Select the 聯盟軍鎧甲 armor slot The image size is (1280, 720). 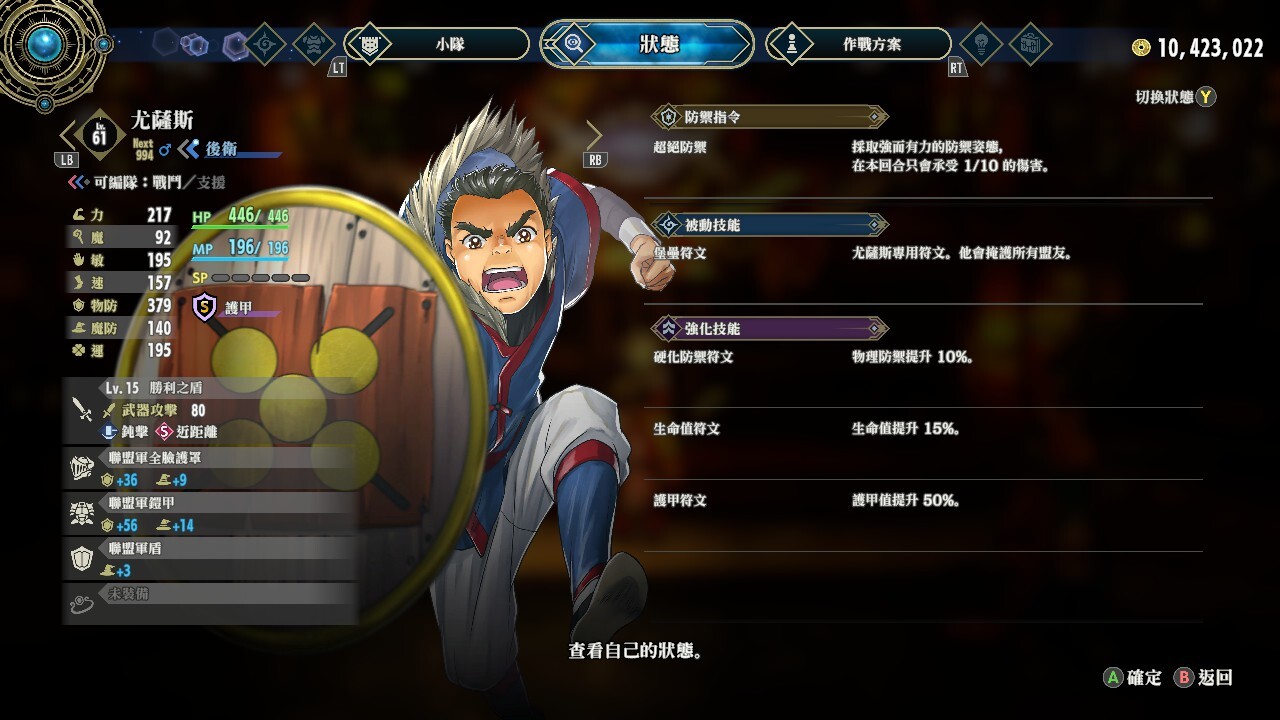click(x=210, y=514)
